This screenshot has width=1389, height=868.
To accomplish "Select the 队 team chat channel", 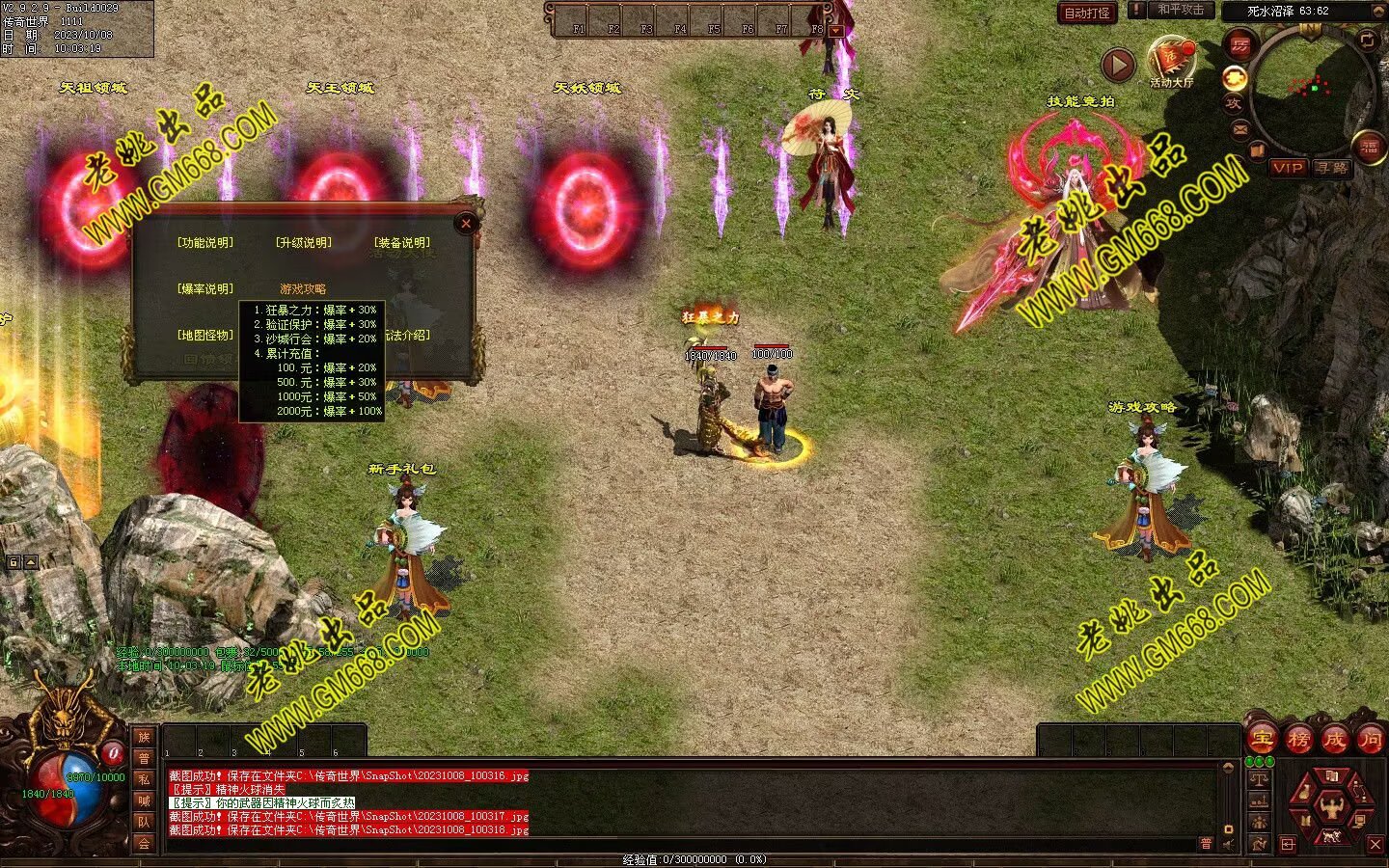I will click(144, 822).
